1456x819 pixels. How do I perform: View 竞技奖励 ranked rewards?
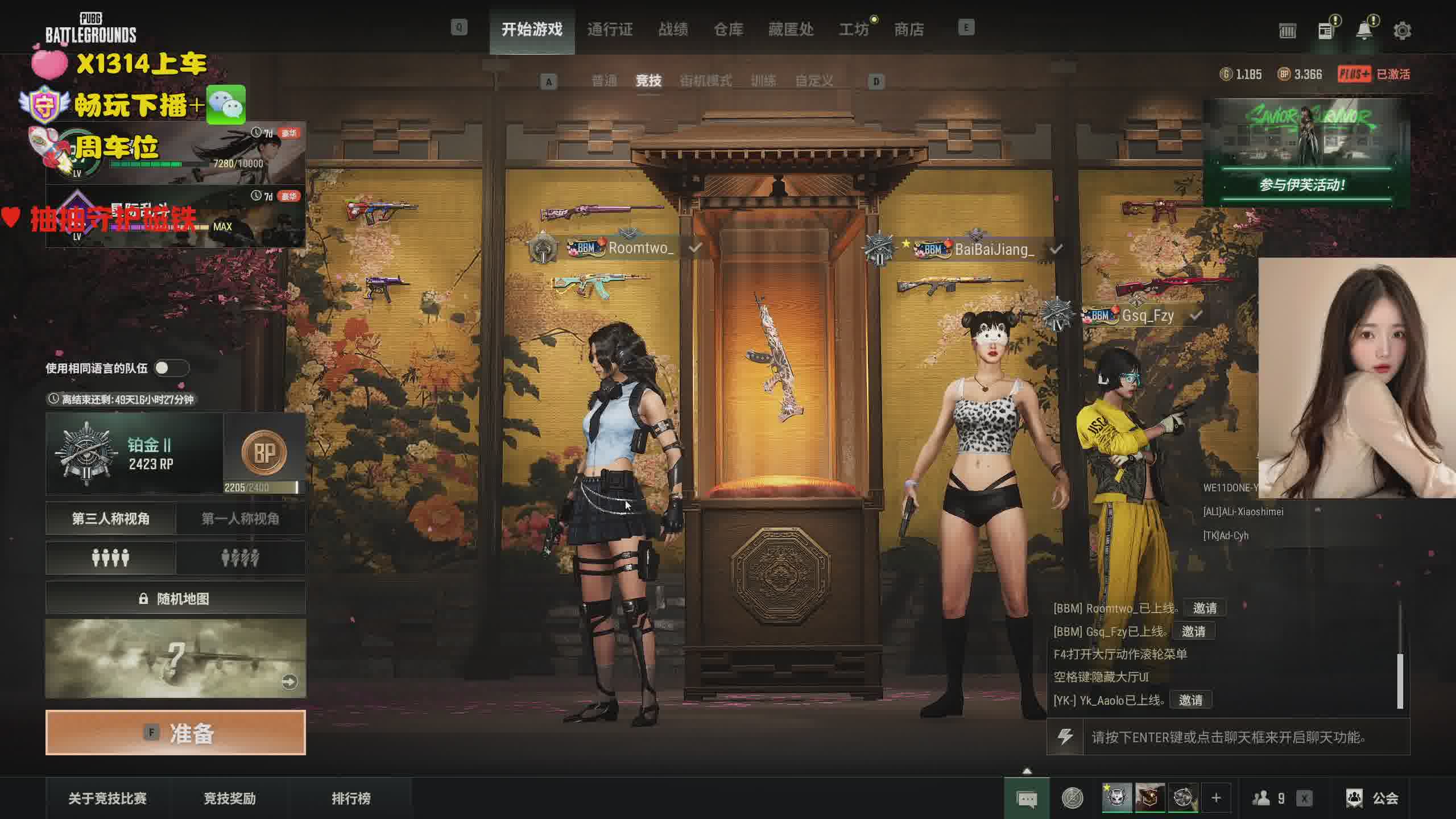pyautogui.click(x=230, y=798)
